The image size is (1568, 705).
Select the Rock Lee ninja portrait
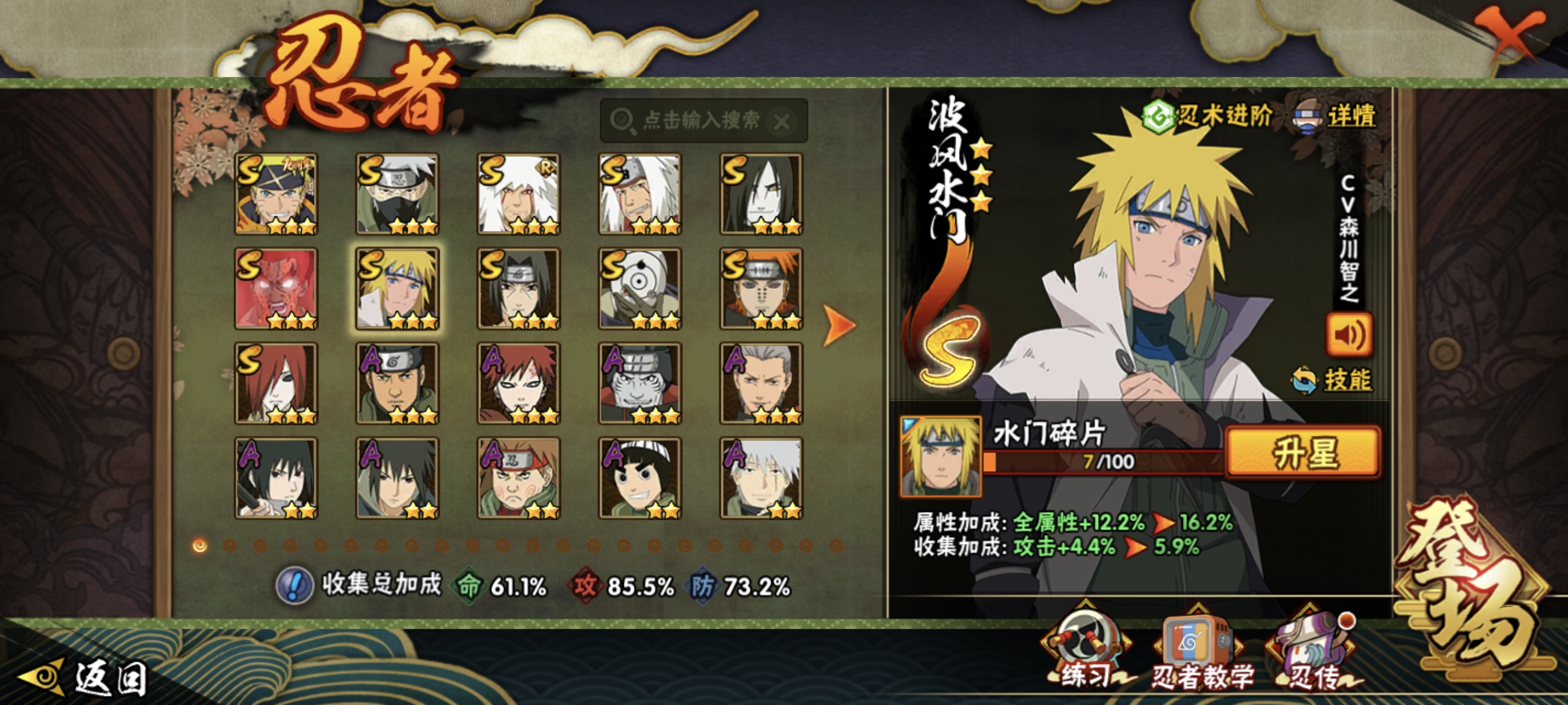(639, 478)
